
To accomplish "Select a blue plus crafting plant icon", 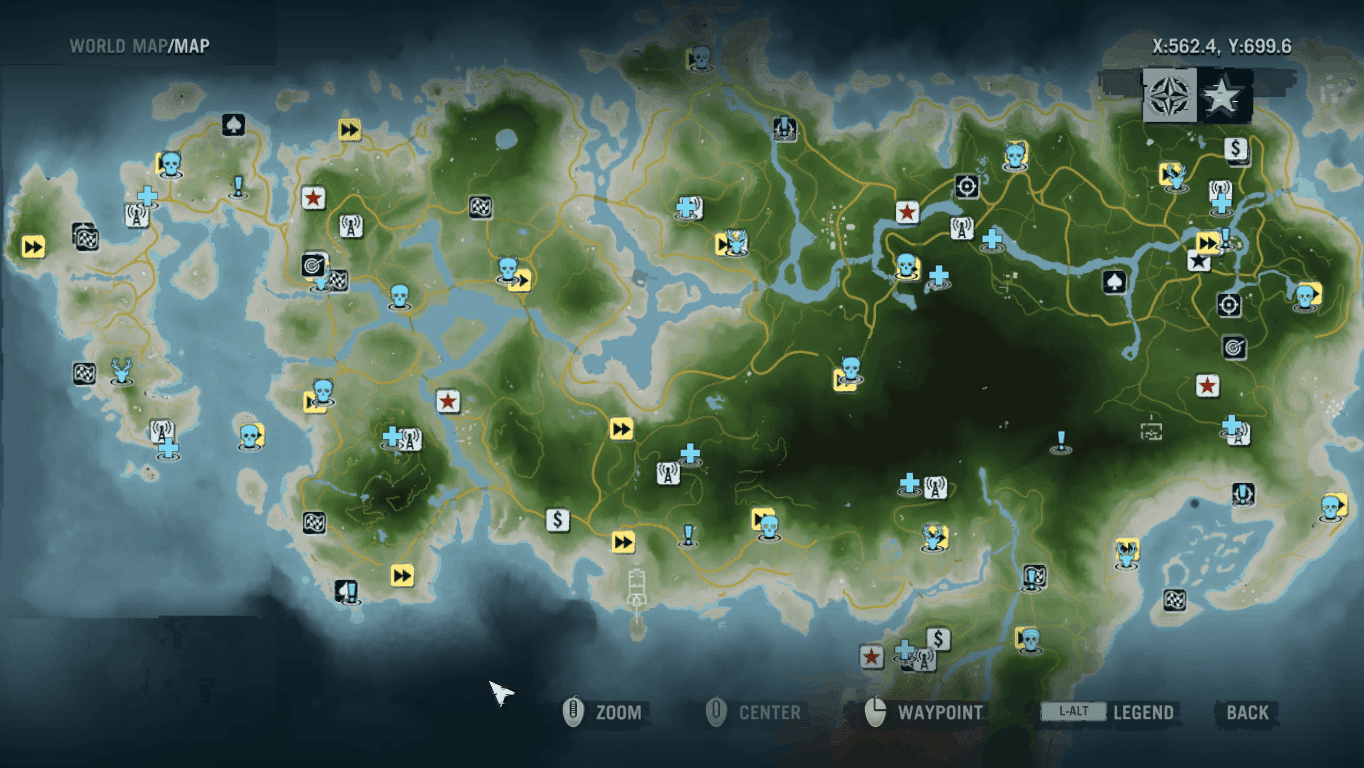I will click(x=689, y=452).
